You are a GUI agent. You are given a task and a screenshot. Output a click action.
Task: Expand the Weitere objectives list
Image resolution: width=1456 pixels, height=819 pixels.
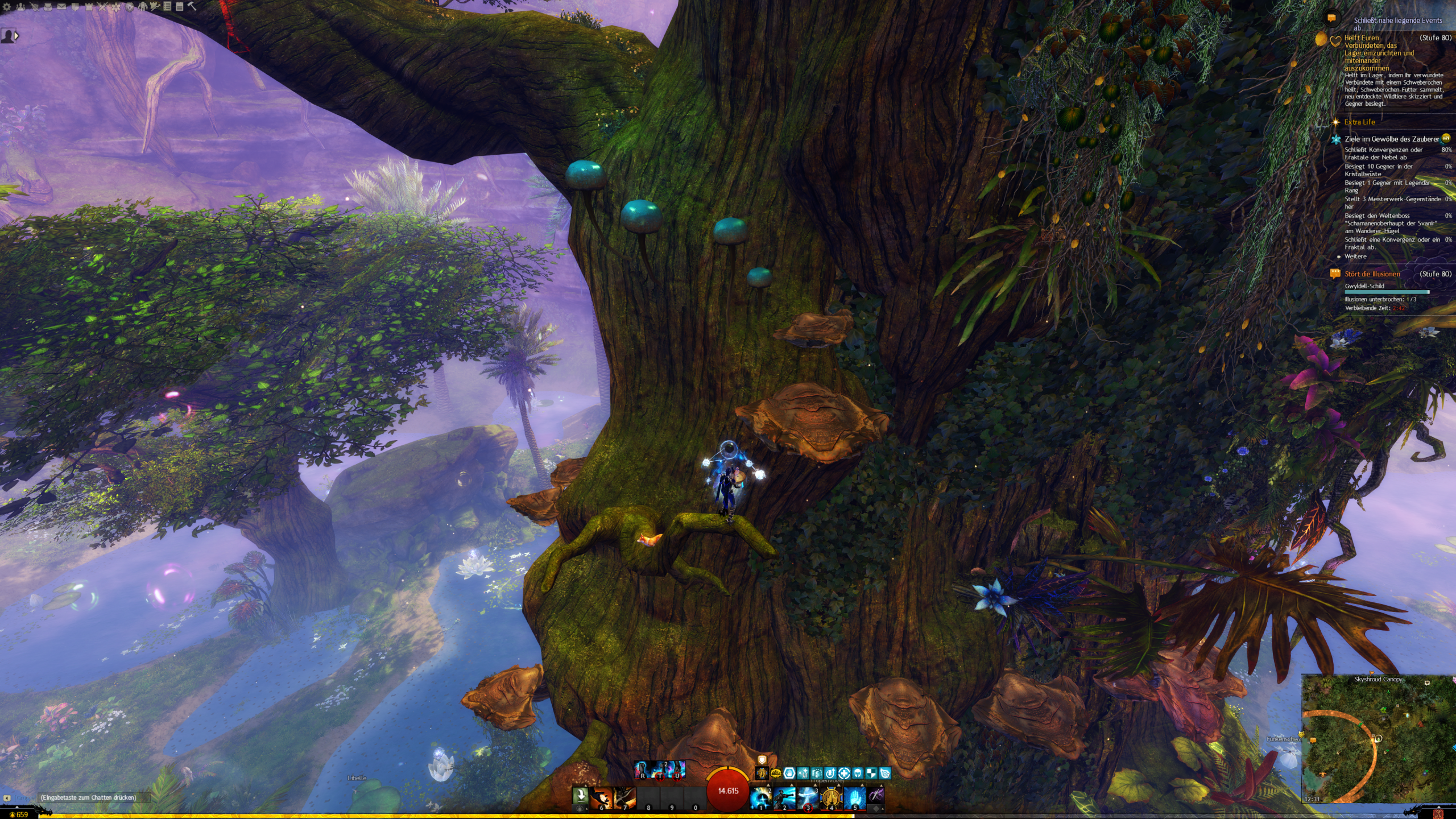pos(1355,257)
